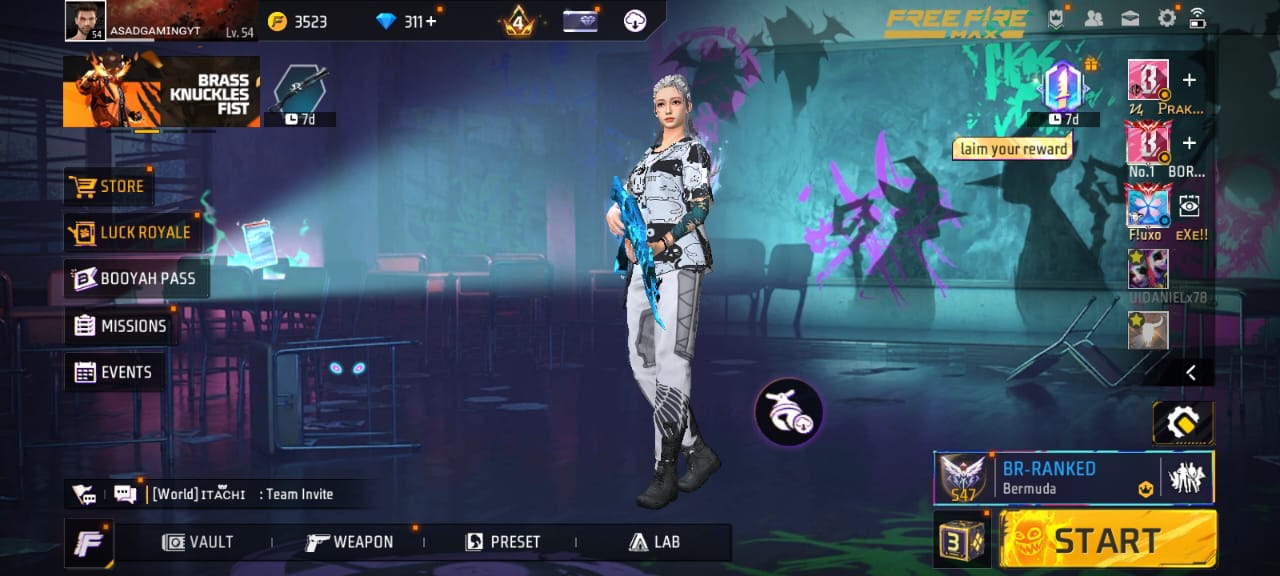Open the Missions menu

coord(120,326)
